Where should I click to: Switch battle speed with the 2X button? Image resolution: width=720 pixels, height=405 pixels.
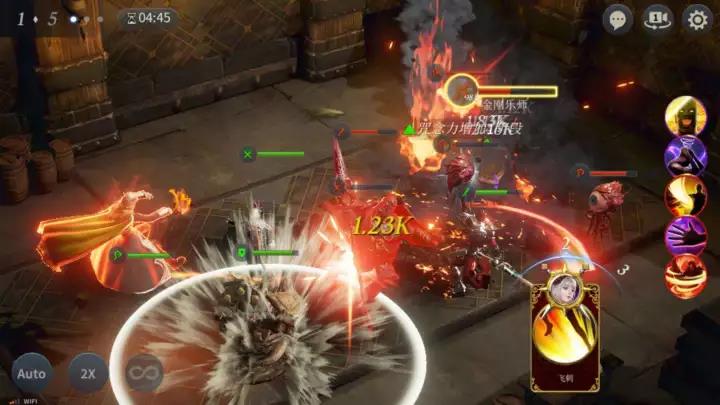point(88,374)
